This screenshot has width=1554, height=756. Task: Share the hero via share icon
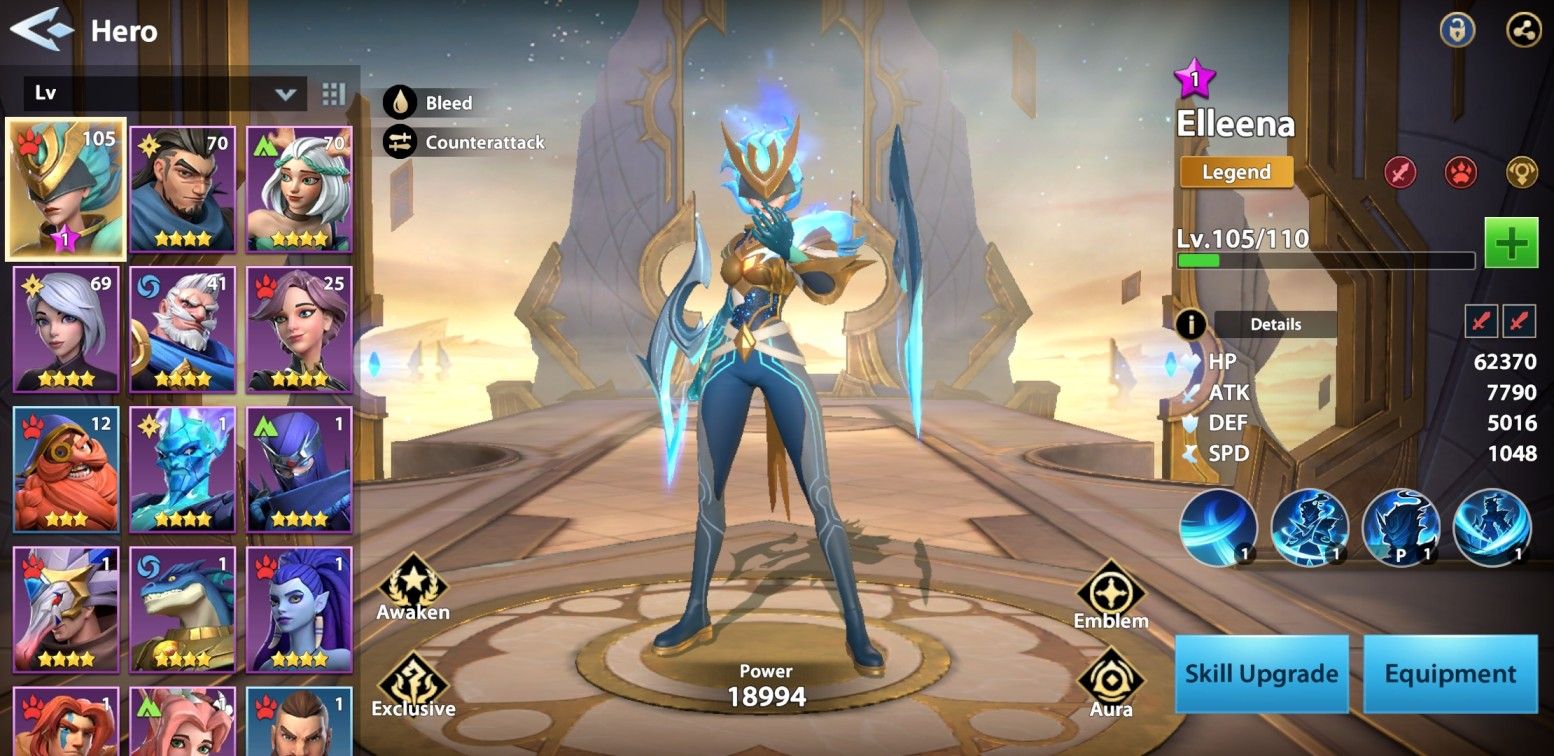[x=1524, y=30]
